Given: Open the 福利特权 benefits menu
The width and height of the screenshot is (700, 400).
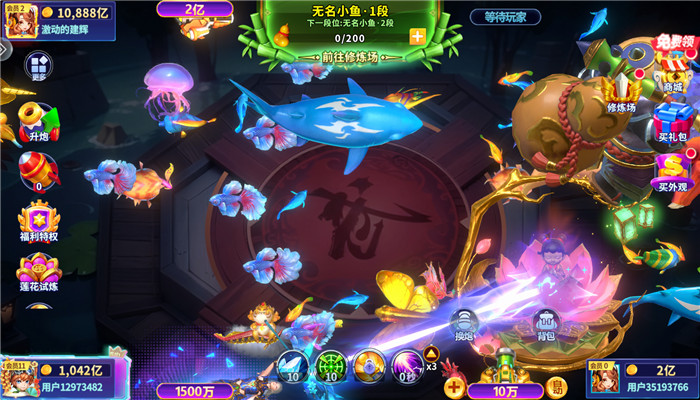Looking at the screenshot, I should click(x=38, y=222).
